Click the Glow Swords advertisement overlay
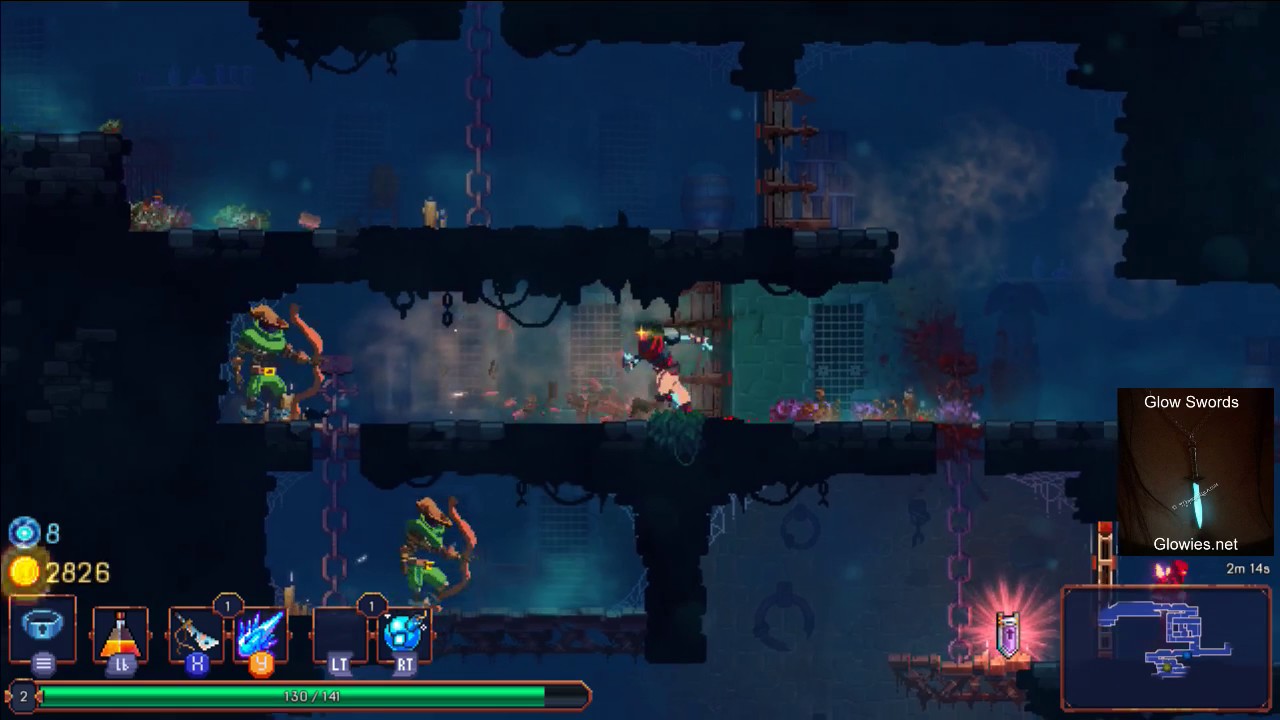 (x=1195, y=471)
